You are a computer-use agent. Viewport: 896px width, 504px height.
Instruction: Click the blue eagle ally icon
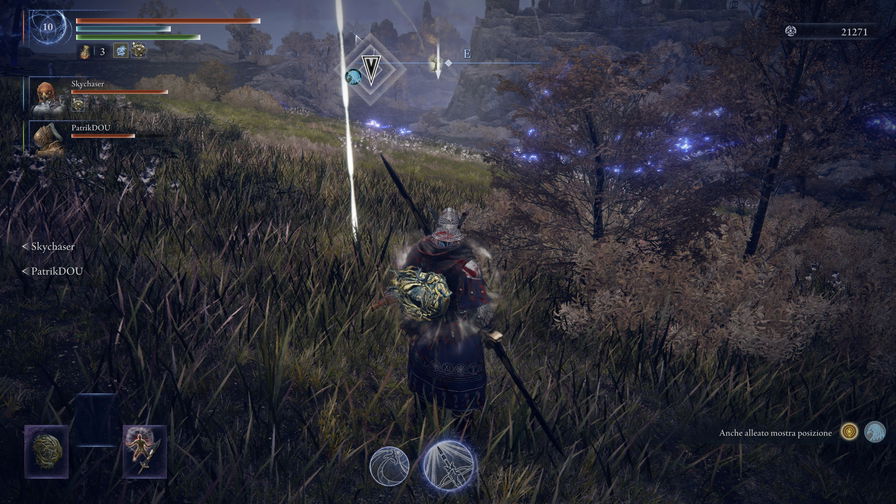(x=875, y=432)
